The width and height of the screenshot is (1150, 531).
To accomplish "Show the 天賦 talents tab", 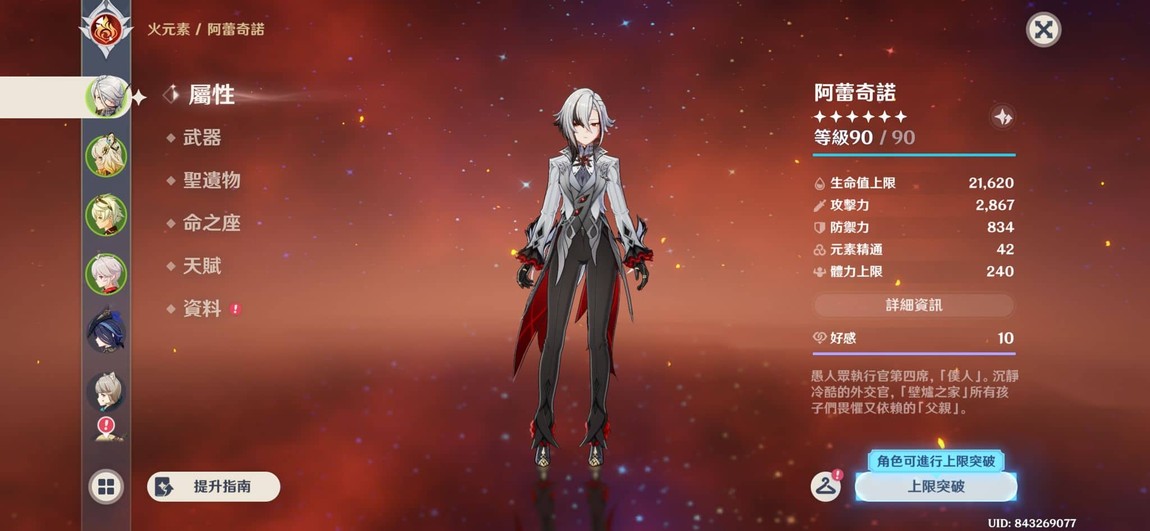I will click(x=201, y=267).
